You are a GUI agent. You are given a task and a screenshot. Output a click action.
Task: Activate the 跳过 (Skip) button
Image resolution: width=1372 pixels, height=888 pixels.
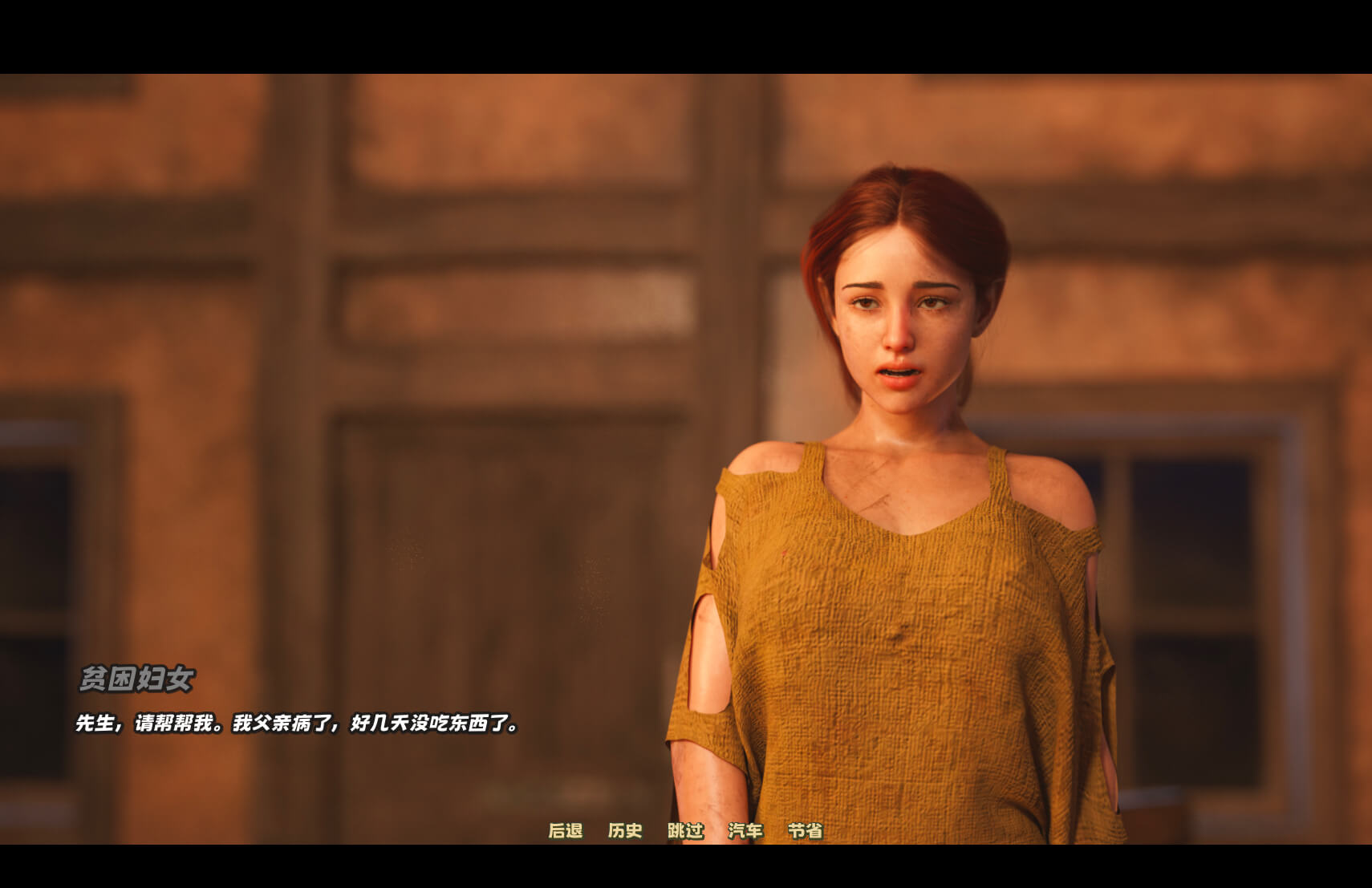pyautogui.click(x=685, y=831)
